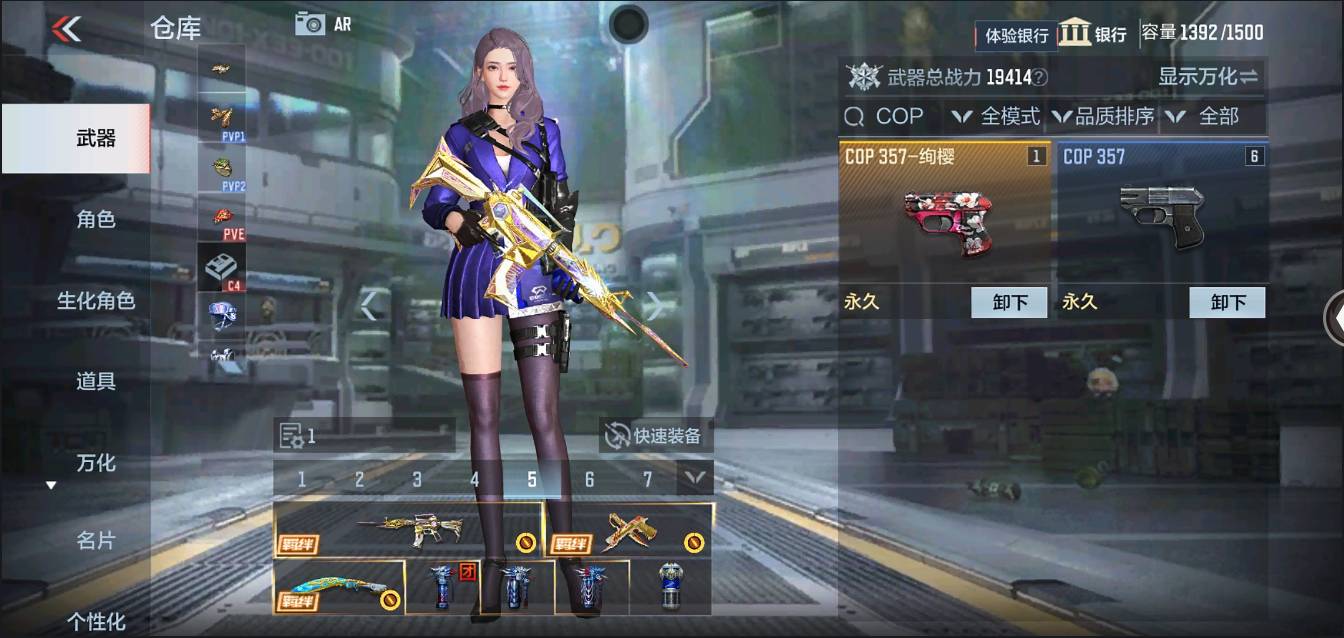Open the 体验银行 button
Screen dimensions: 1344x638
coord(1016,36)
